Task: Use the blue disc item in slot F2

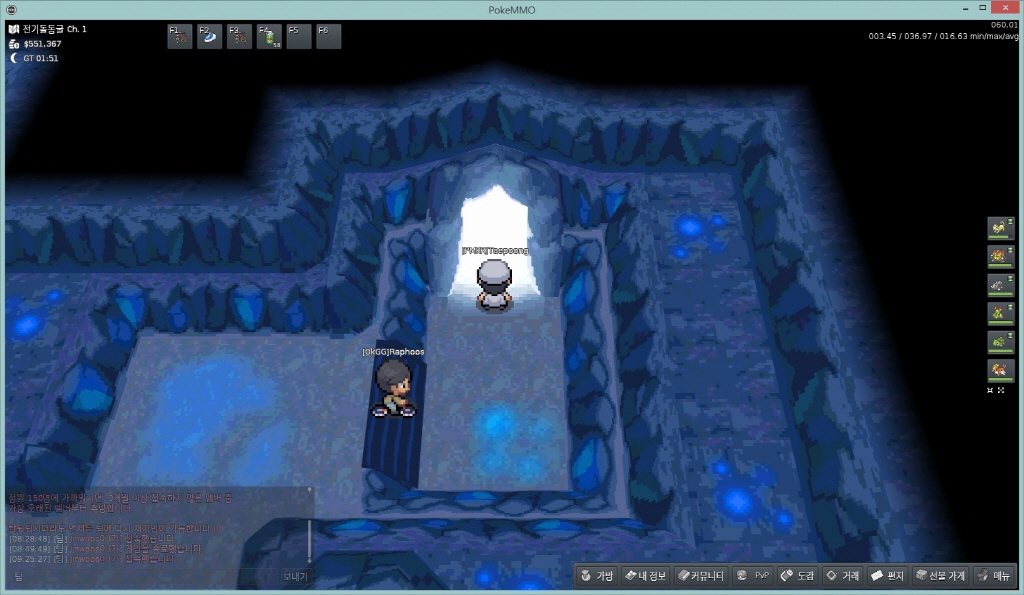Action: tap(210, 37)
